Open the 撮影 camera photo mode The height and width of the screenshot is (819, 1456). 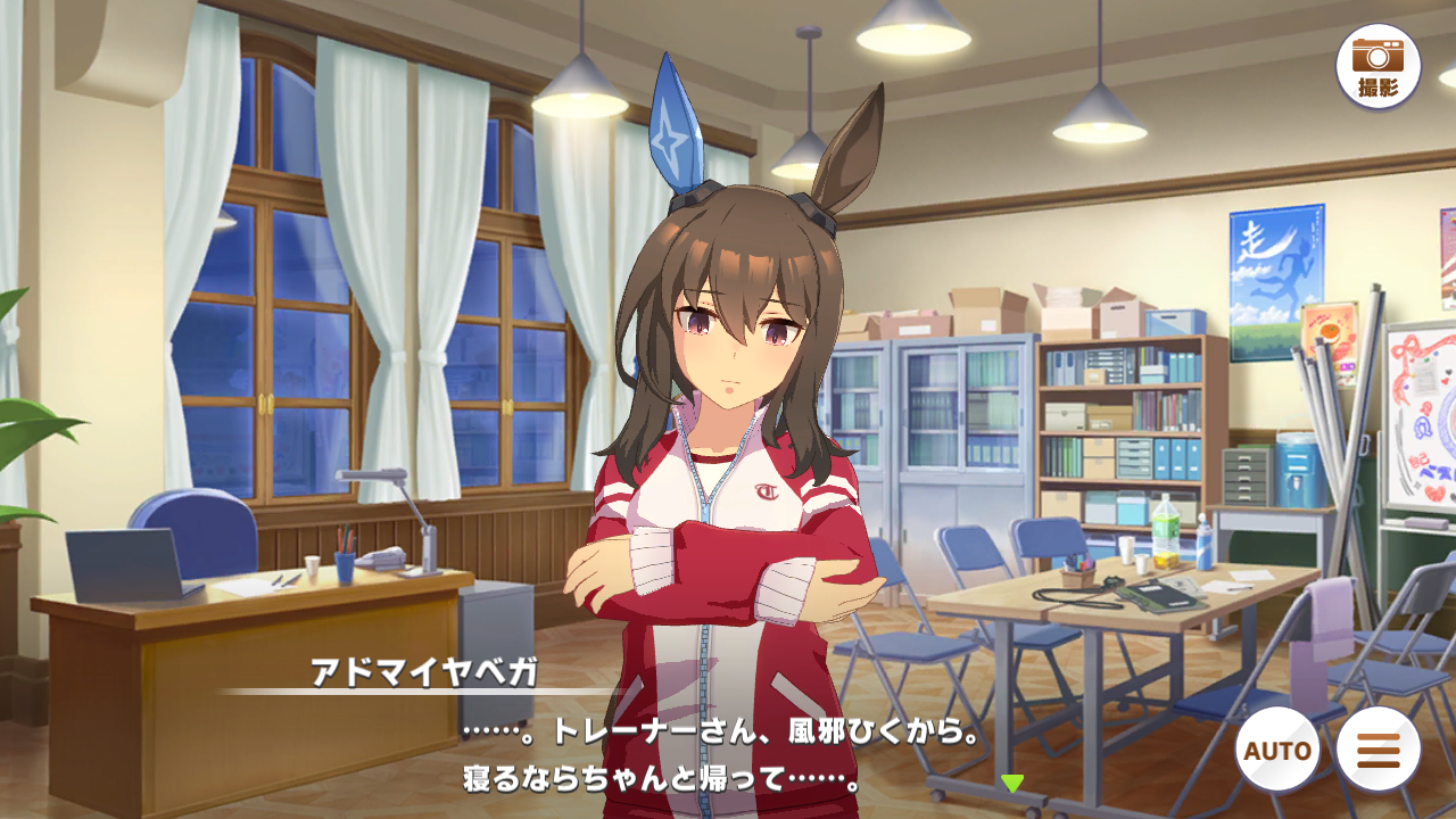(x=1378, y=67)
